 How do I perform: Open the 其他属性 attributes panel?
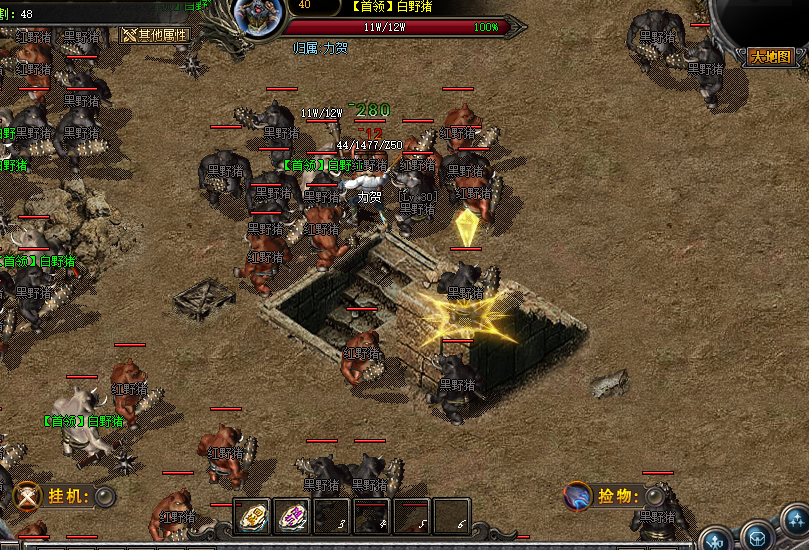(155, 34)
